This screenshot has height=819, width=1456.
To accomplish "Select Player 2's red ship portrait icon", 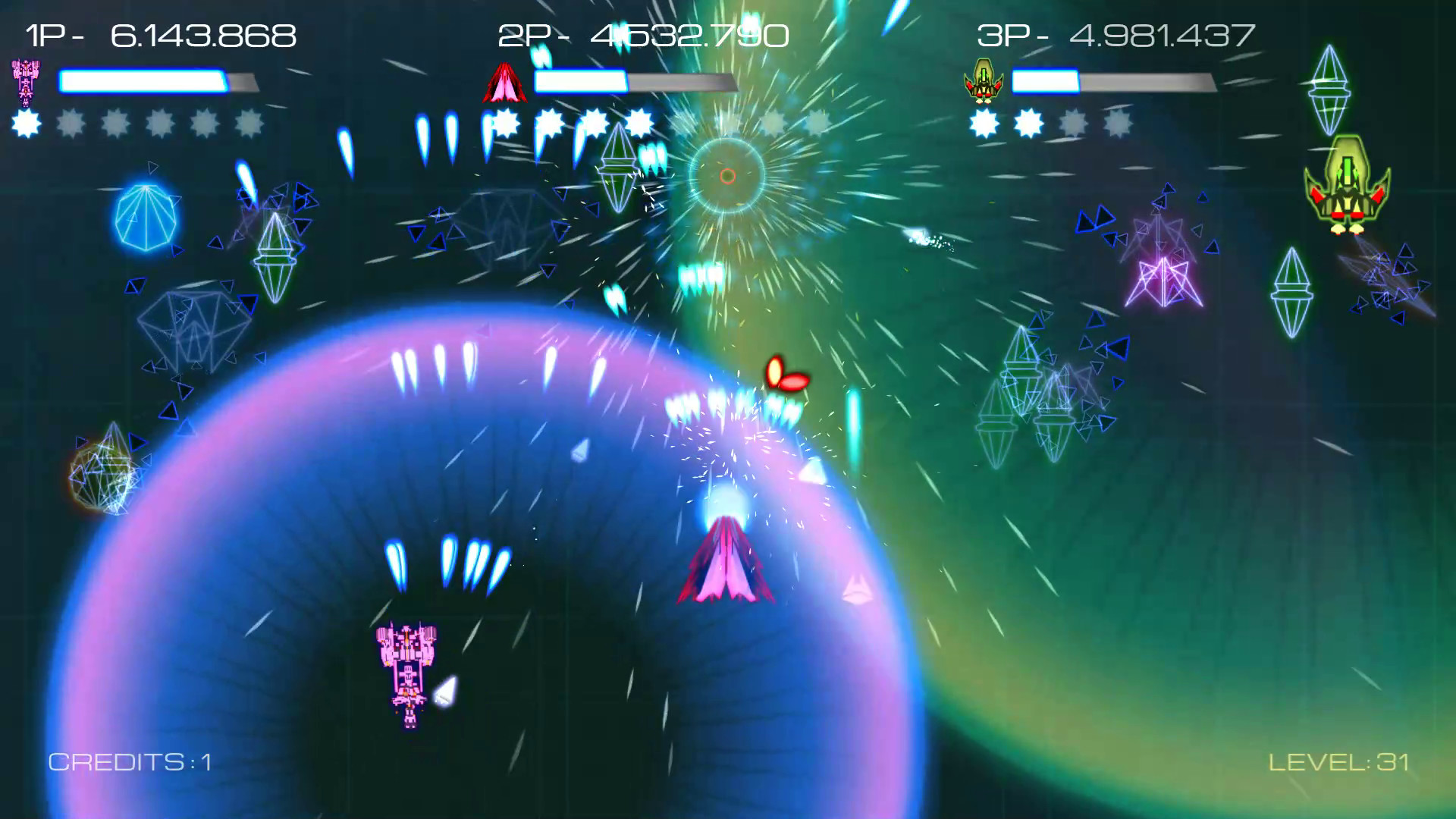I will click(x=505, y=82).
